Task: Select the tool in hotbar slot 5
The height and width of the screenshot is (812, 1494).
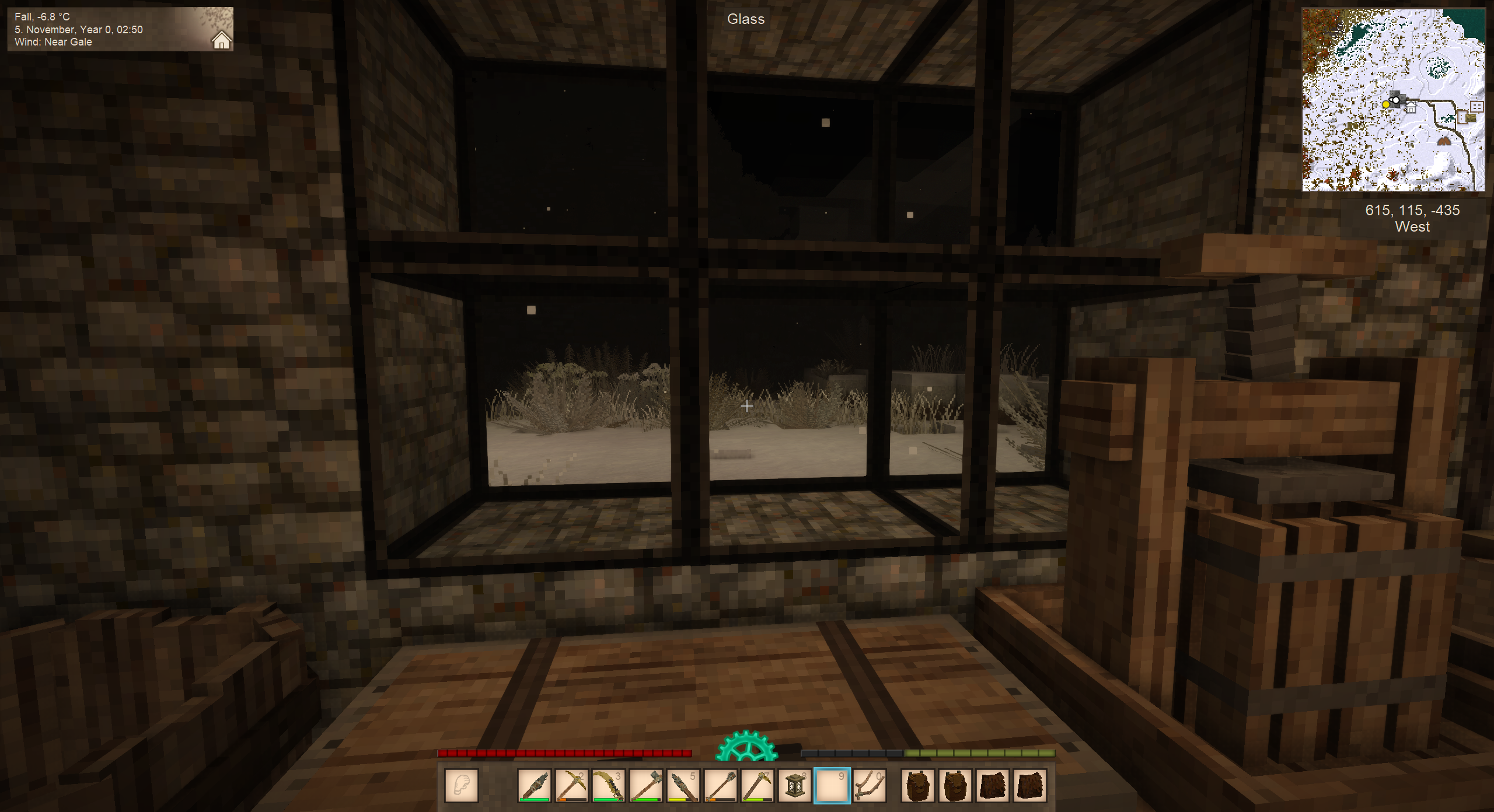Action: [683, 785]
